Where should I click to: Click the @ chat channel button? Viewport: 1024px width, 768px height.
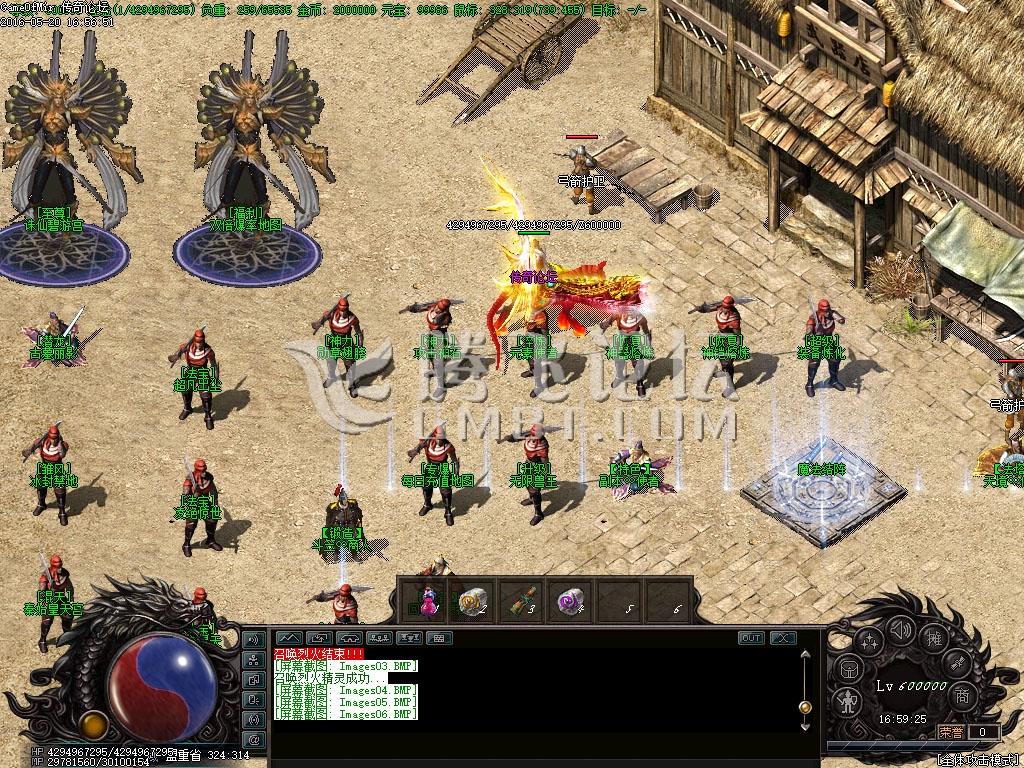[x=254, y=739]
